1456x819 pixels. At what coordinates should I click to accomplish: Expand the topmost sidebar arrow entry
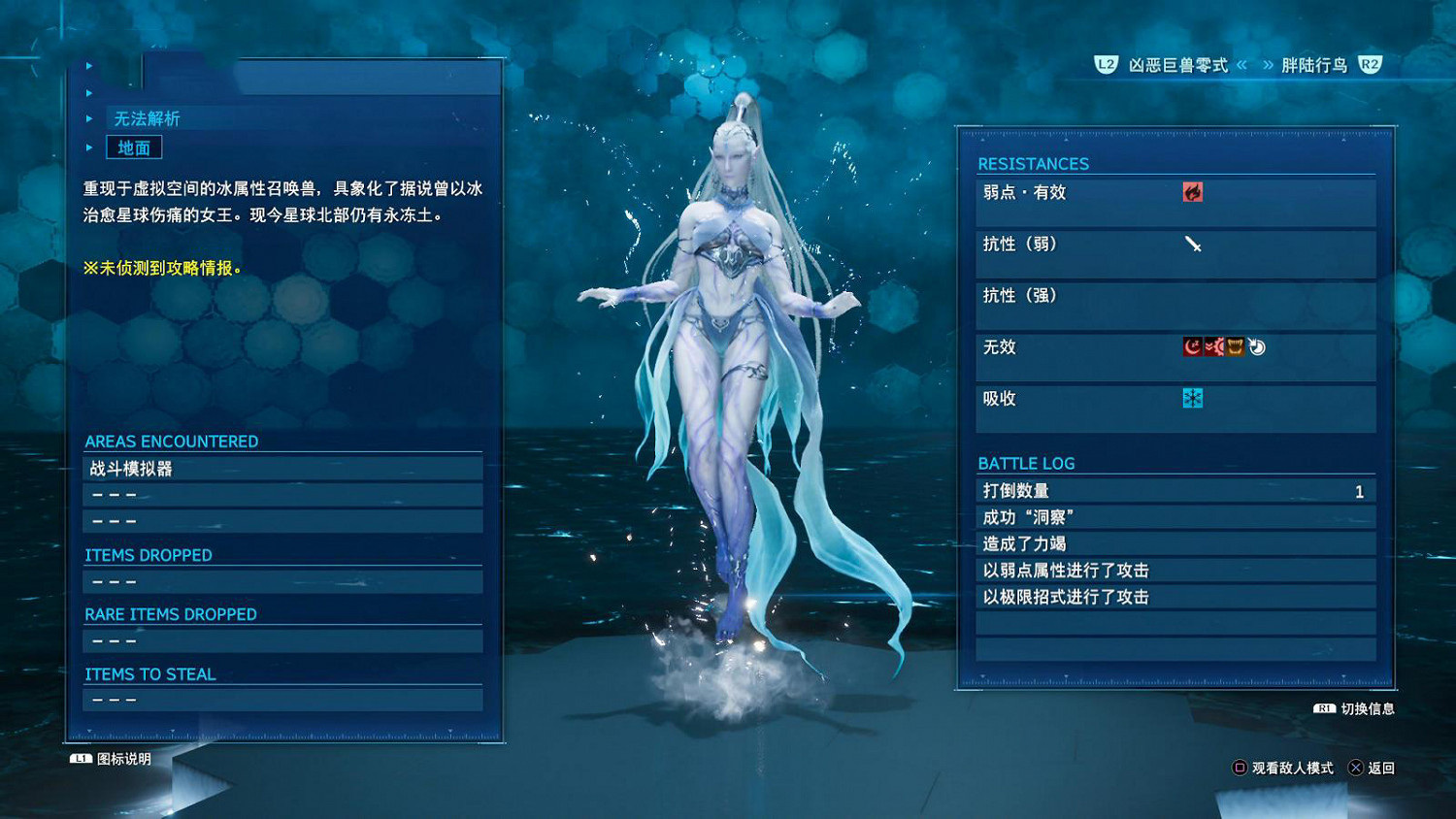click(88, 65)
